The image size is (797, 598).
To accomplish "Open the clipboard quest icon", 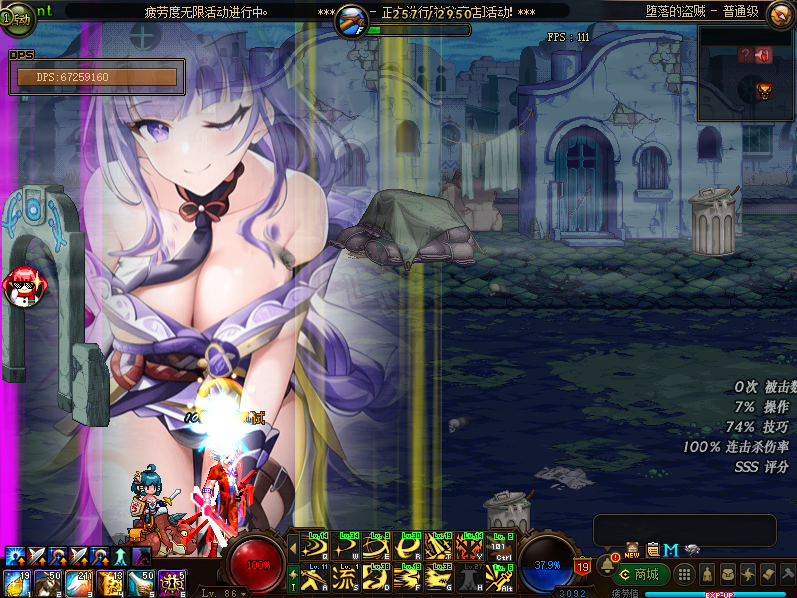I will tap(652, 549).
